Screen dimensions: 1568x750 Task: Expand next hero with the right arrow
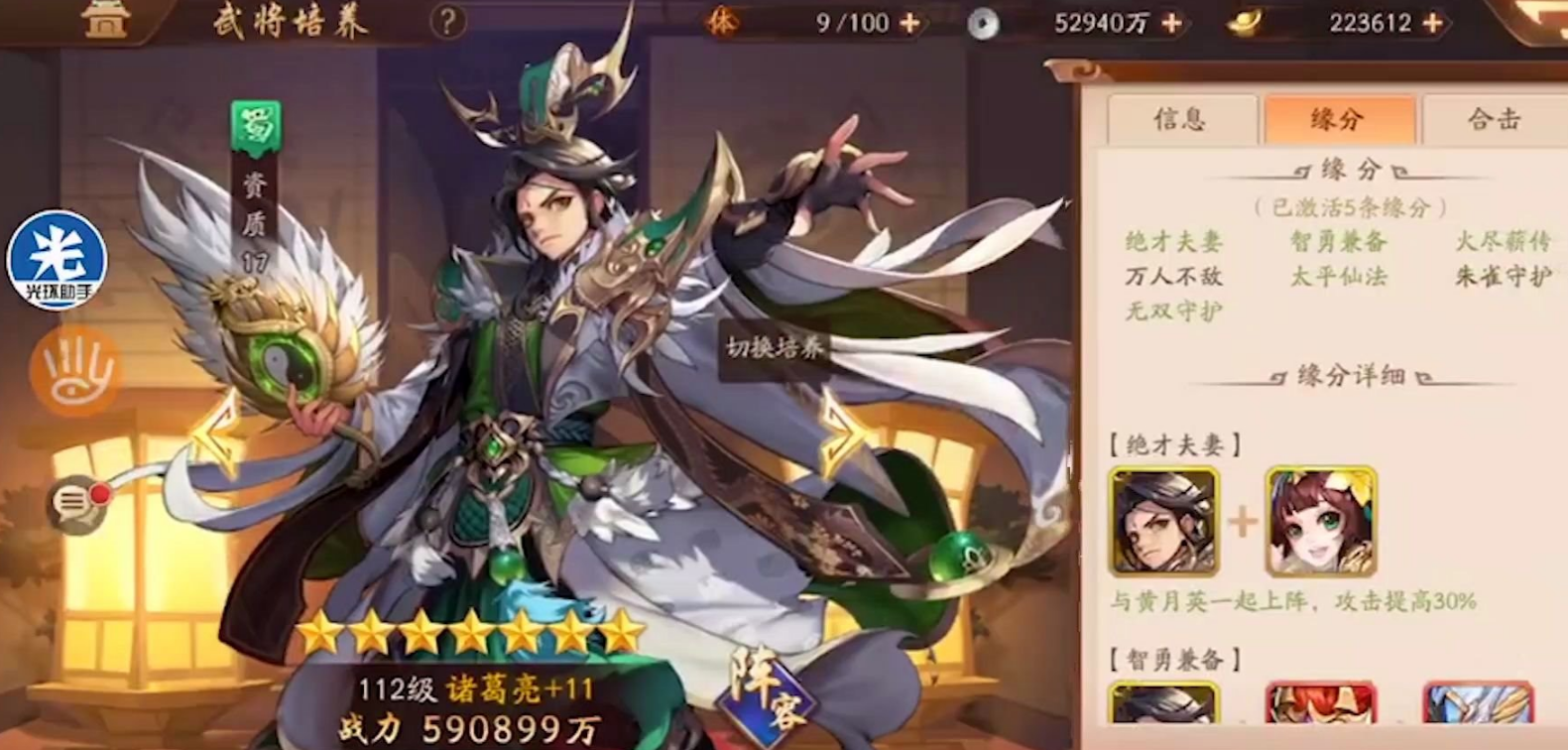pyautogui.click(x=840, y=437)
